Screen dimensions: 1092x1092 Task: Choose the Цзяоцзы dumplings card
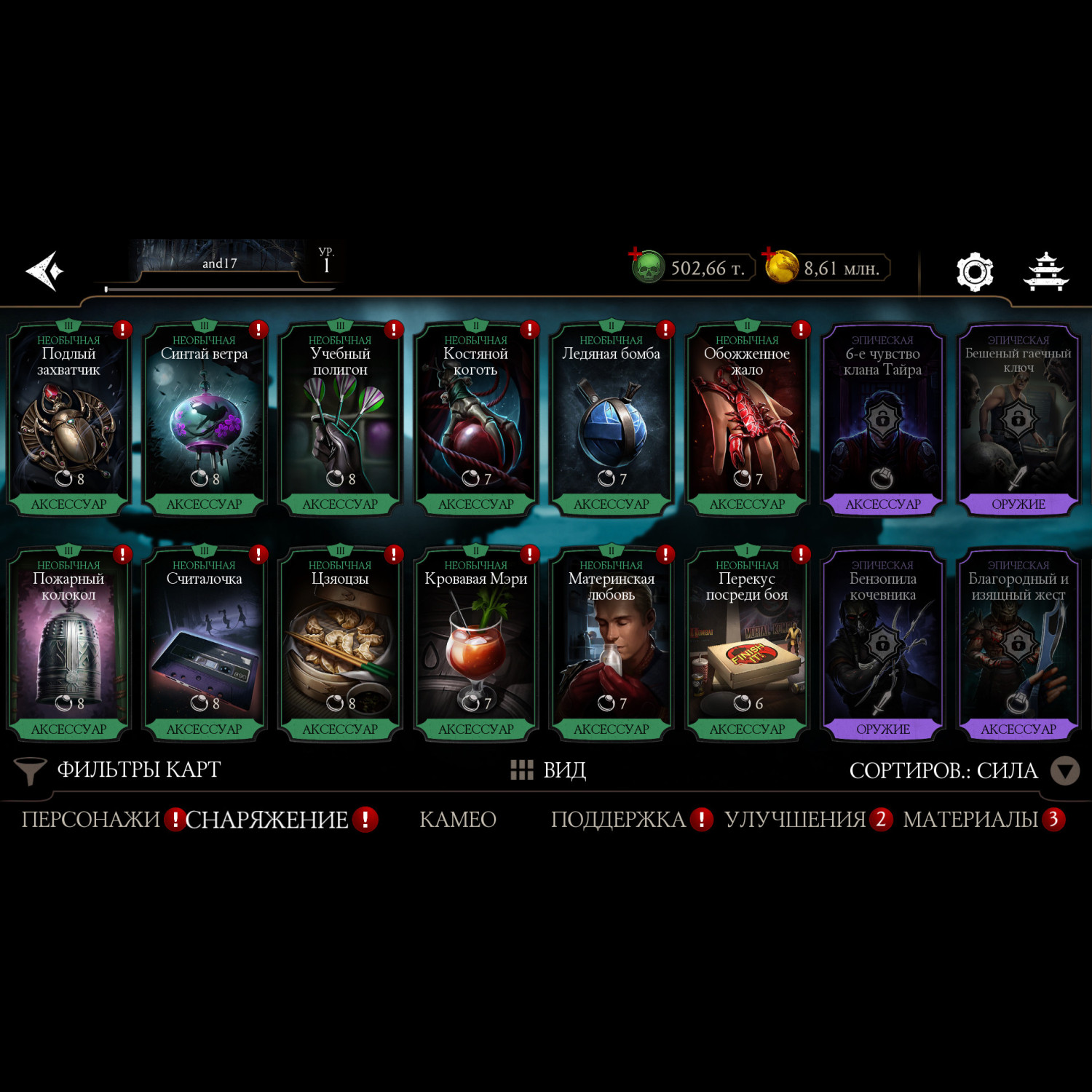(x=340, y=645)
